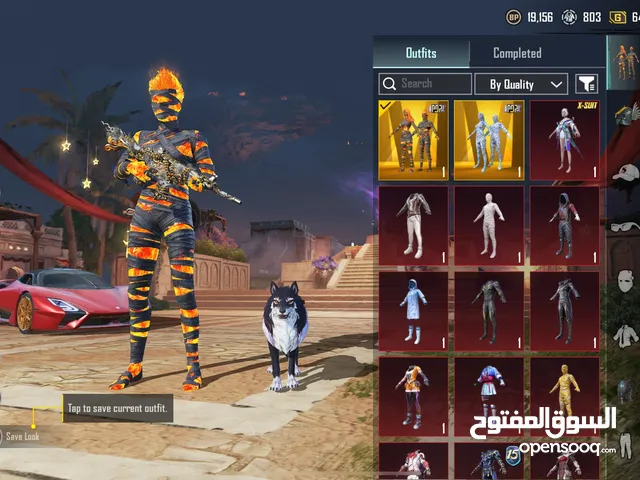
Task: Pick the light blue hooded coat outfit
Action: [x=413, y=310]
